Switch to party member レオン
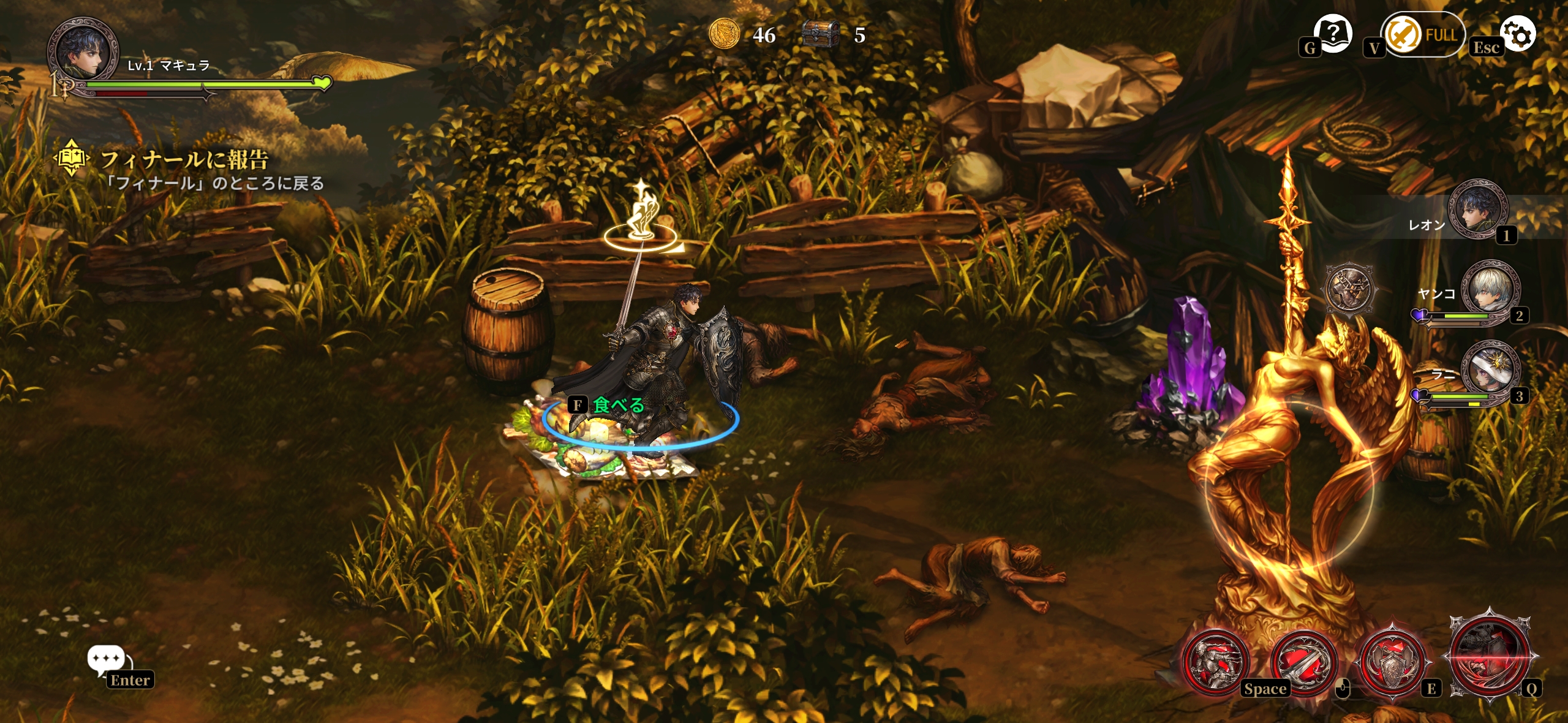1568x723 pixels. pos(1477,210)
